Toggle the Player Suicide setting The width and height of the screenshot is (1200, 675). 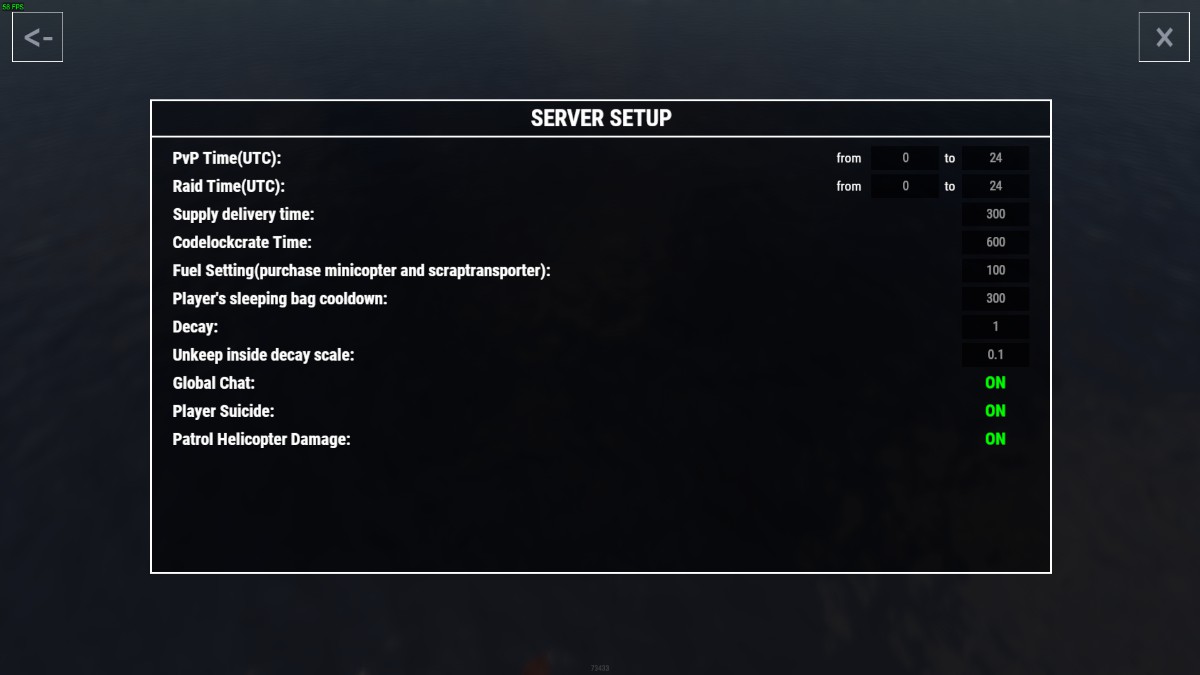(x=995, y=411)
